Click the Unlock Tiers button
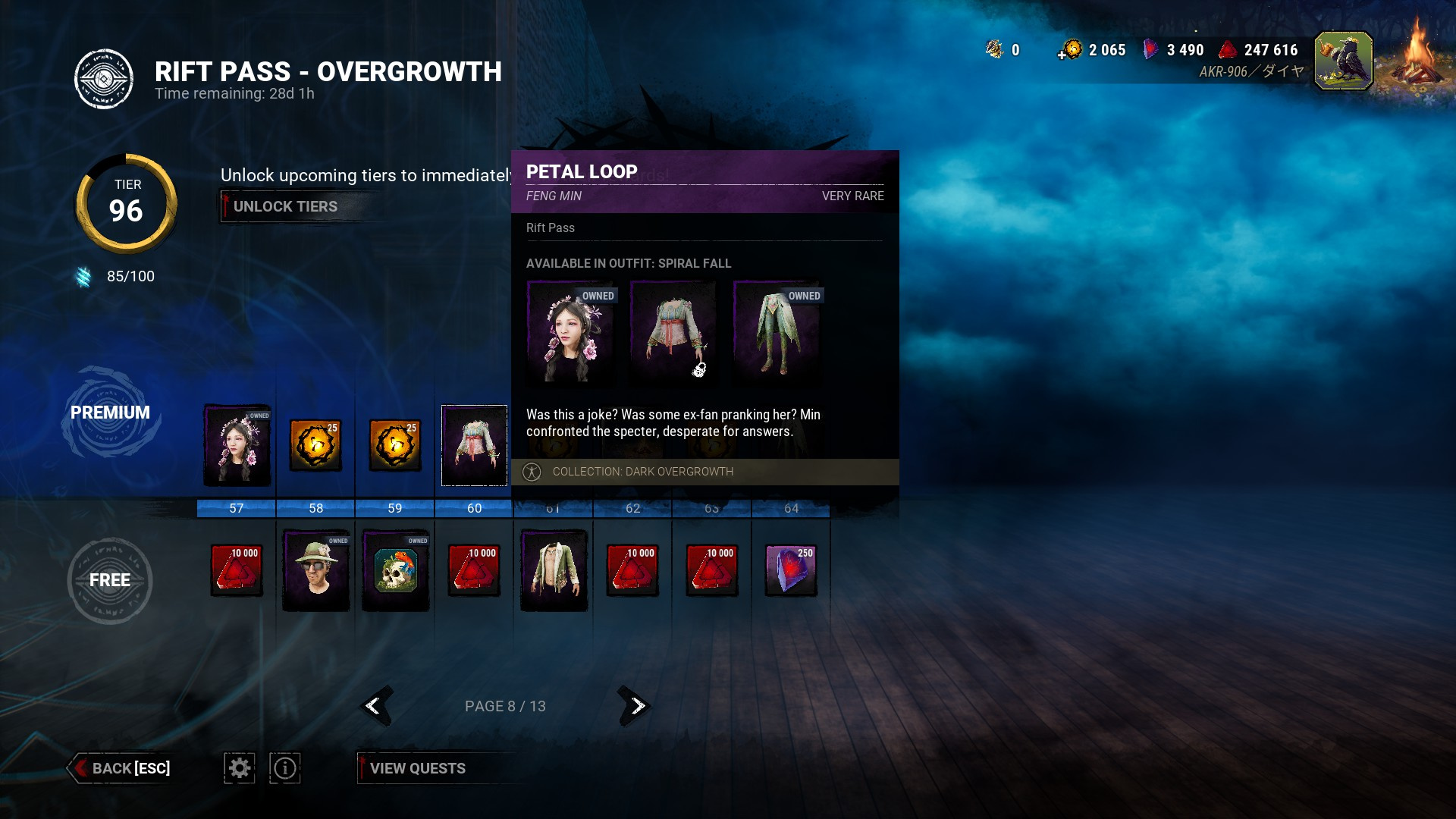1456x819 pixels. click(285, 206)
